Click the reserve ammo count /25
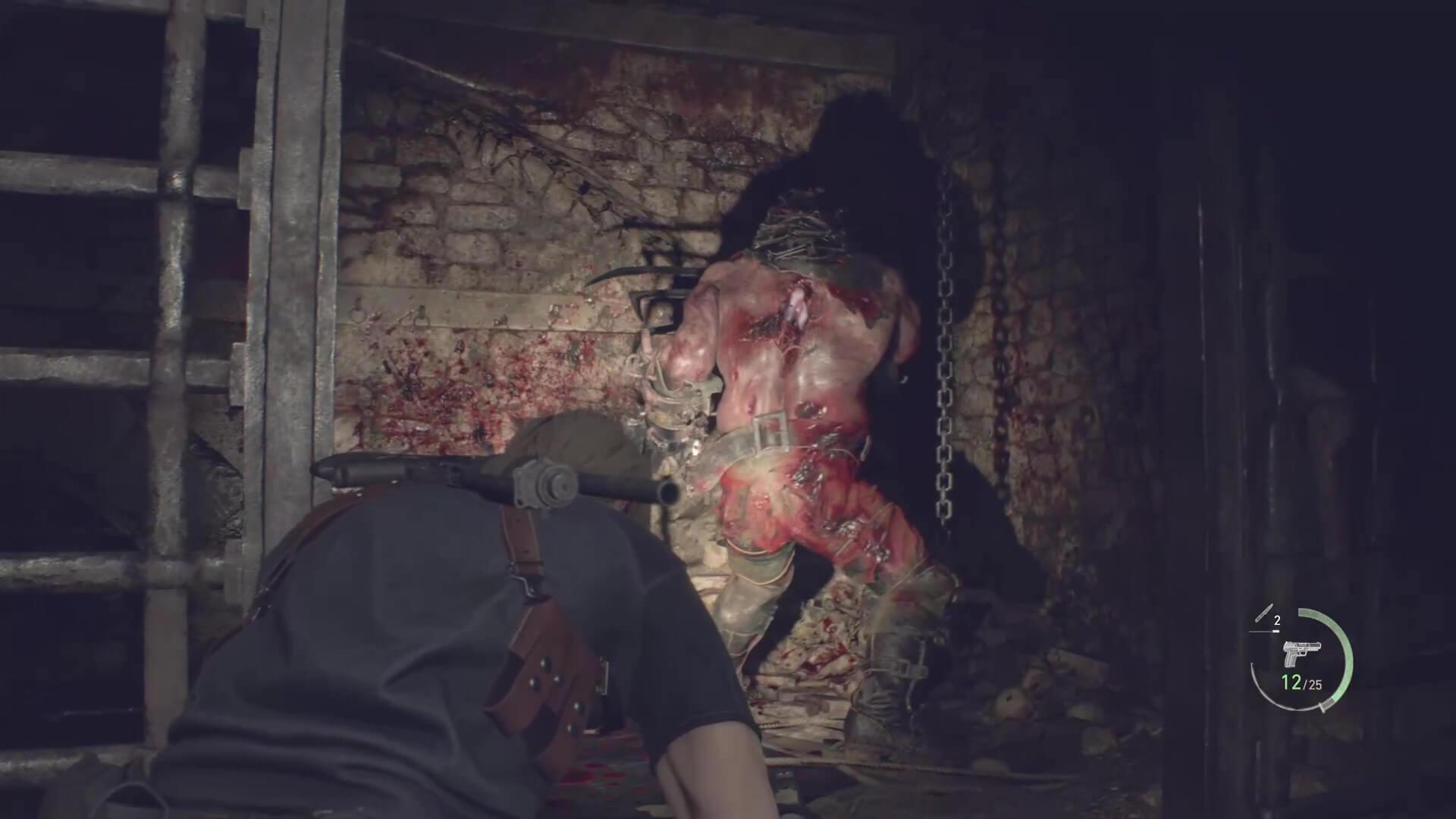This screenshot has height=819, width=1456. click(x=1313, y=684)
